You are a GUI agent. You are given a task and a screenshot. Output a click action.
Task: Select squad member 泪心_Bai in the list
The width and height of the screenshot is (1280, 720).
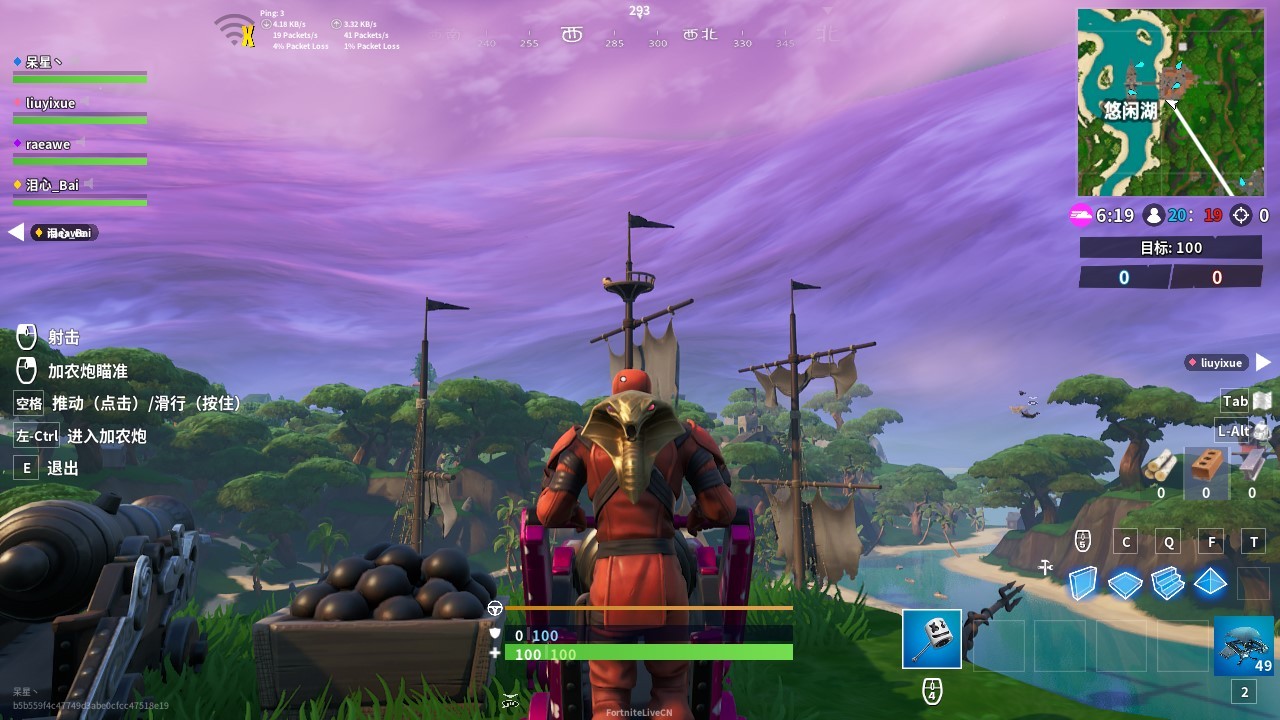(x=52, y=185)
